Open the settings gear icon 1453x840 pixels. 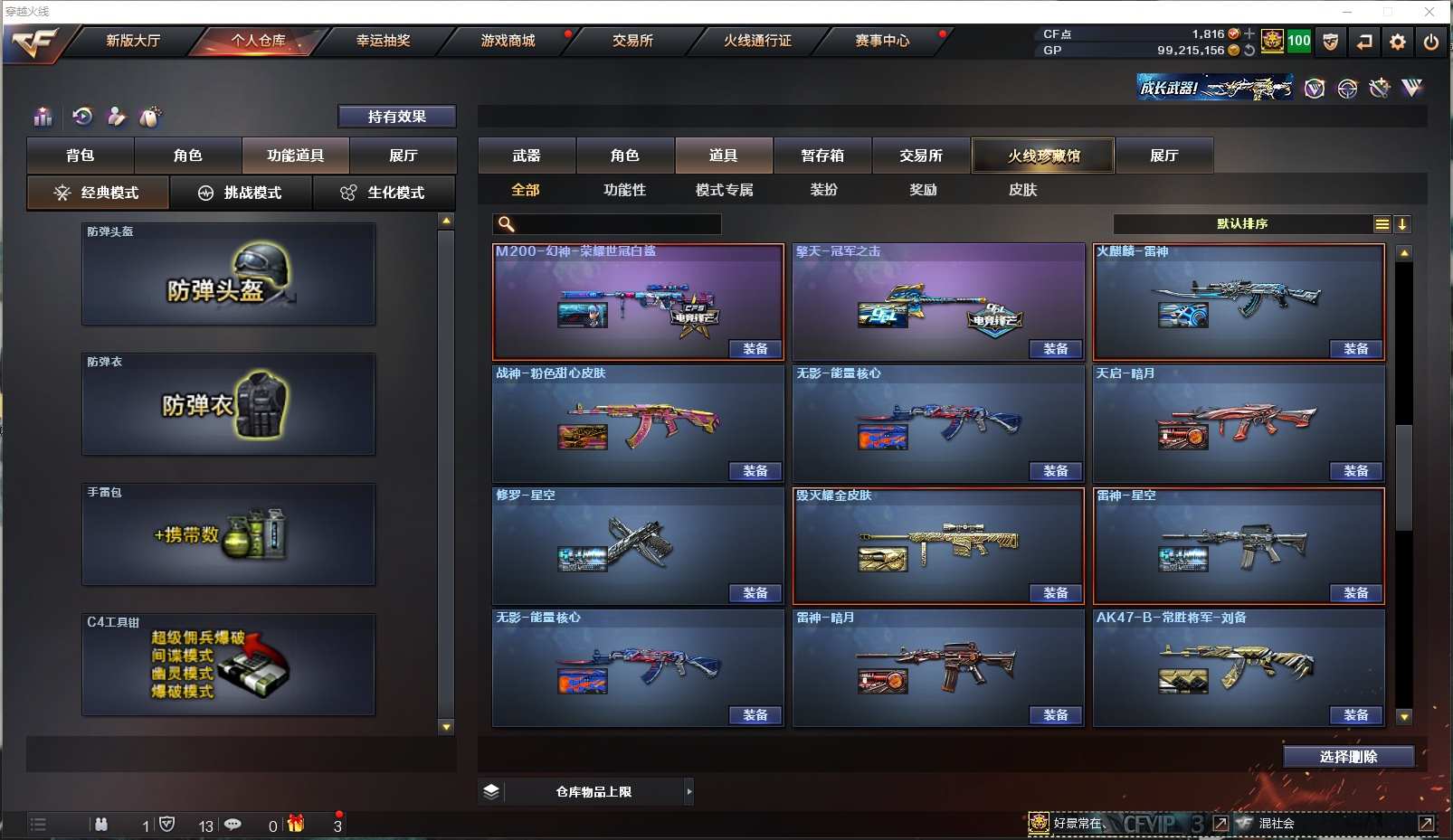[x=1398, y=42]
